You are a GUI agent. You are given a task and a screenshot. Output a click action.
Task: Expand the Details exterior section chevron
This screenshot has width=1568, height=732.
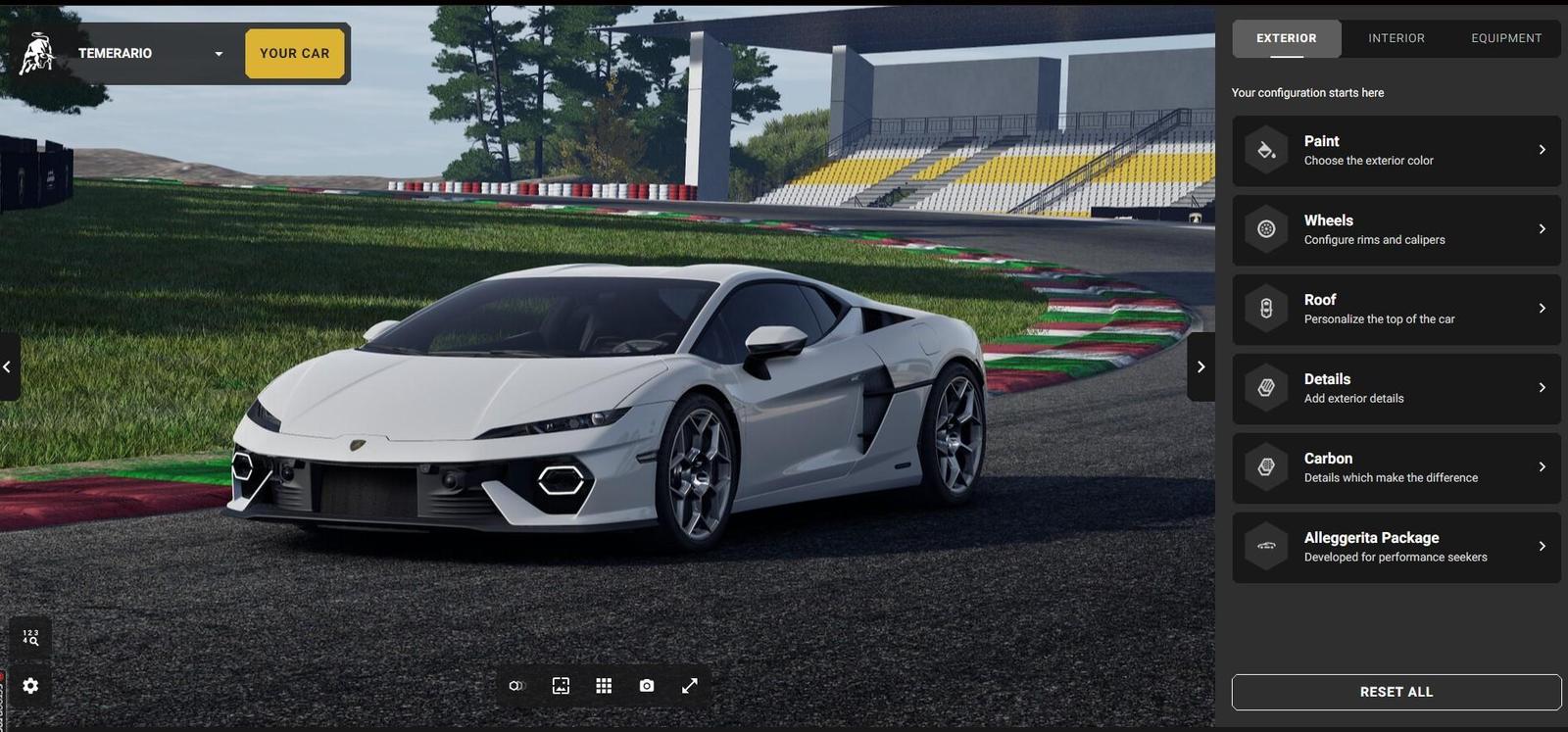pos(1542,386)
